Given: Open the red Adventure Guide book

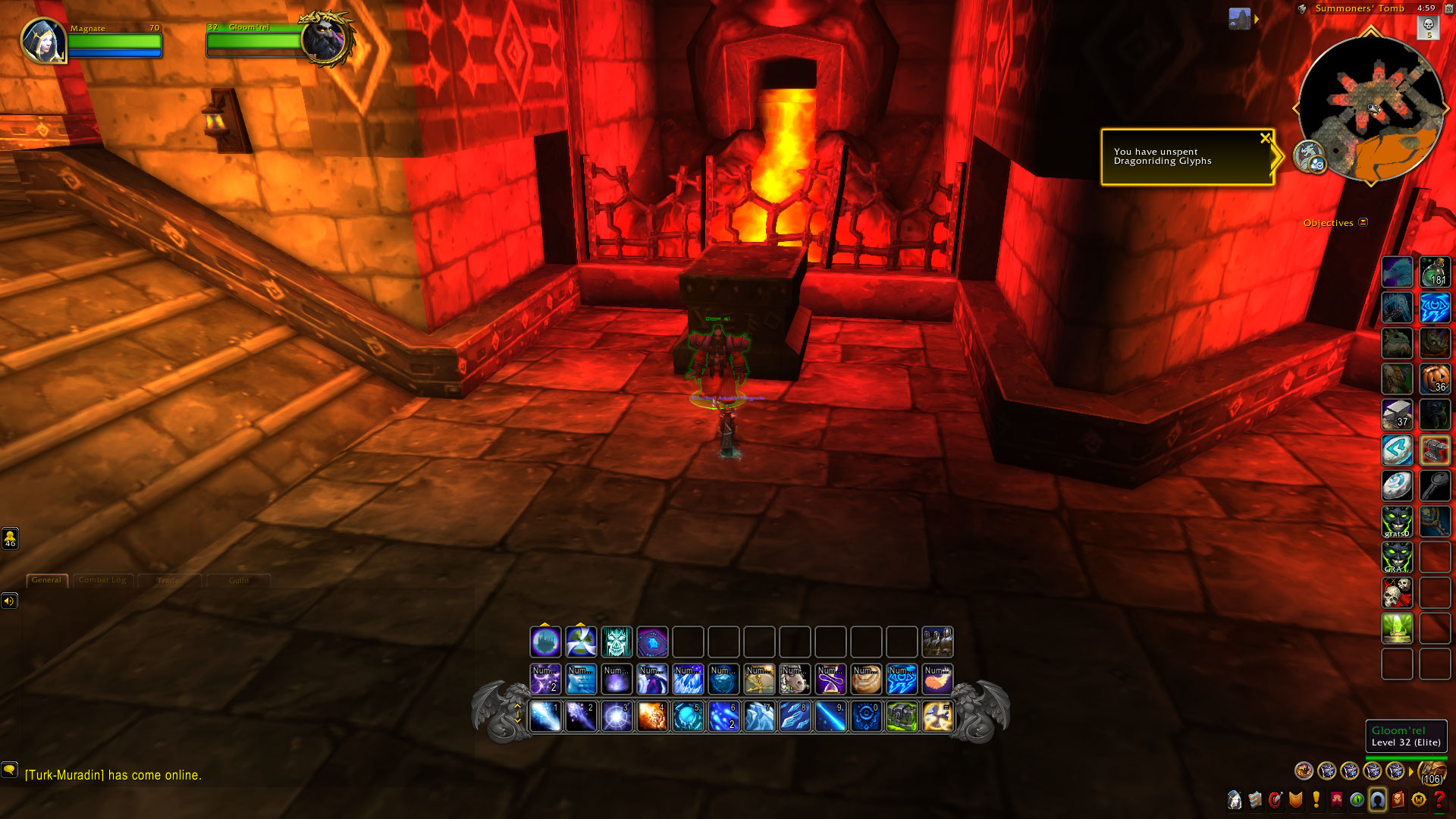Looking at the screenshot, I should 1398,800.
